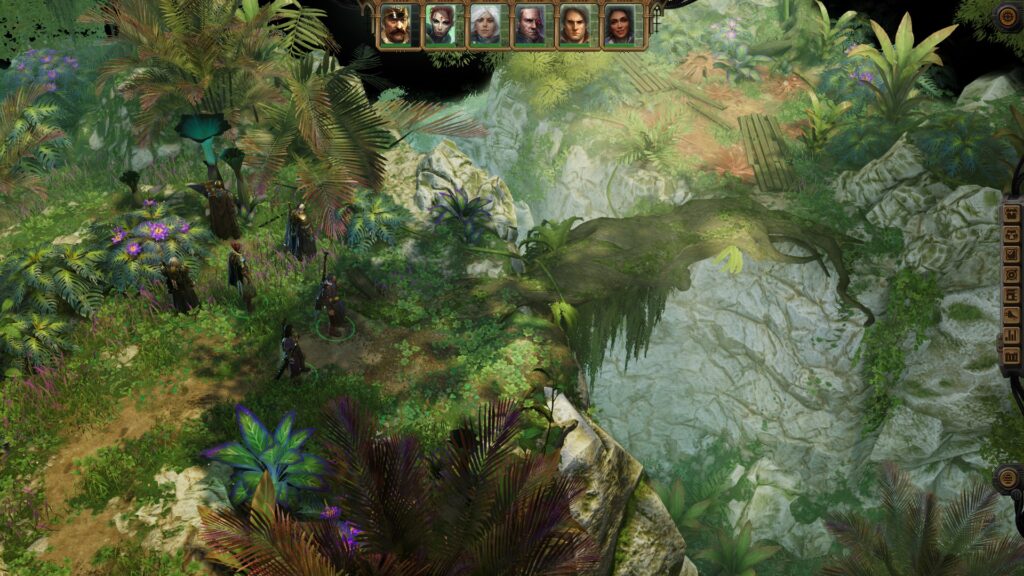Choose the white-haired character's portrait
The width and height of the screenshot is (1024, 576).
[x=485, y=25]
